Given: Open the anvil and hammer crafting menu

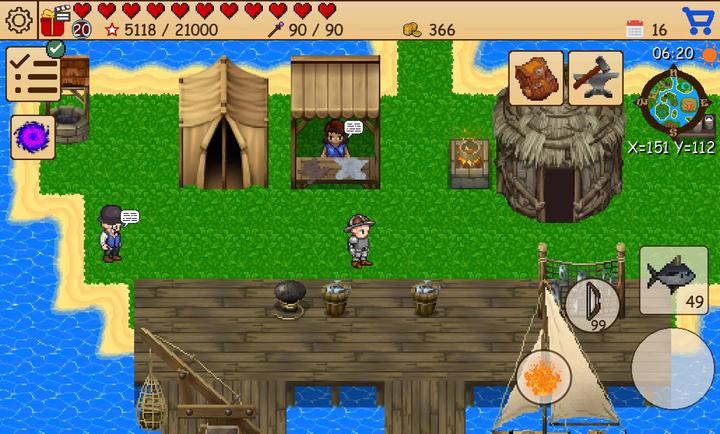Looking at the screenshot, I should [596, 78].
